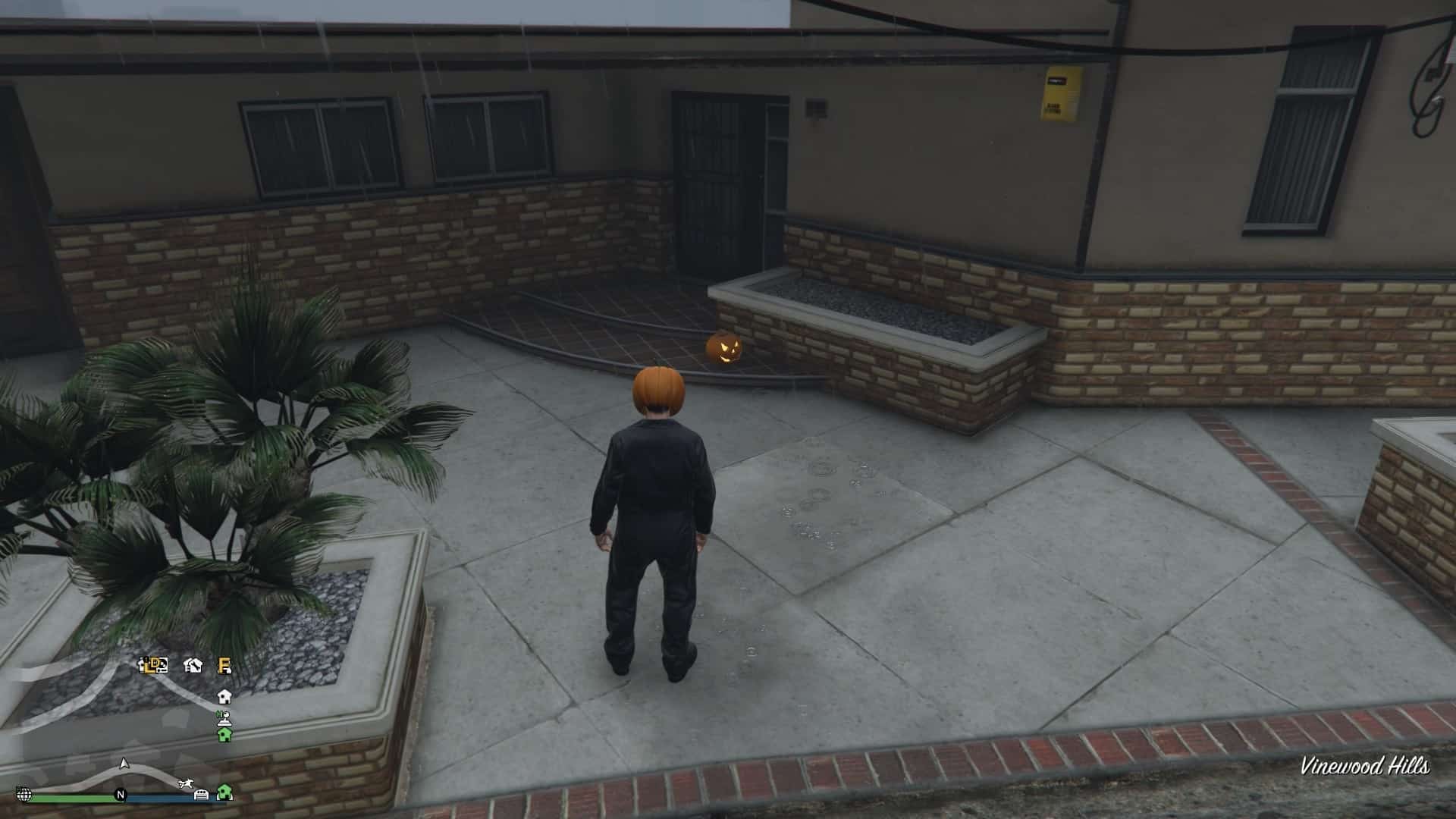Screen dimensions: 1456x819
Task: Select the house with wrench blip
Action: click(x=193, y=665)
